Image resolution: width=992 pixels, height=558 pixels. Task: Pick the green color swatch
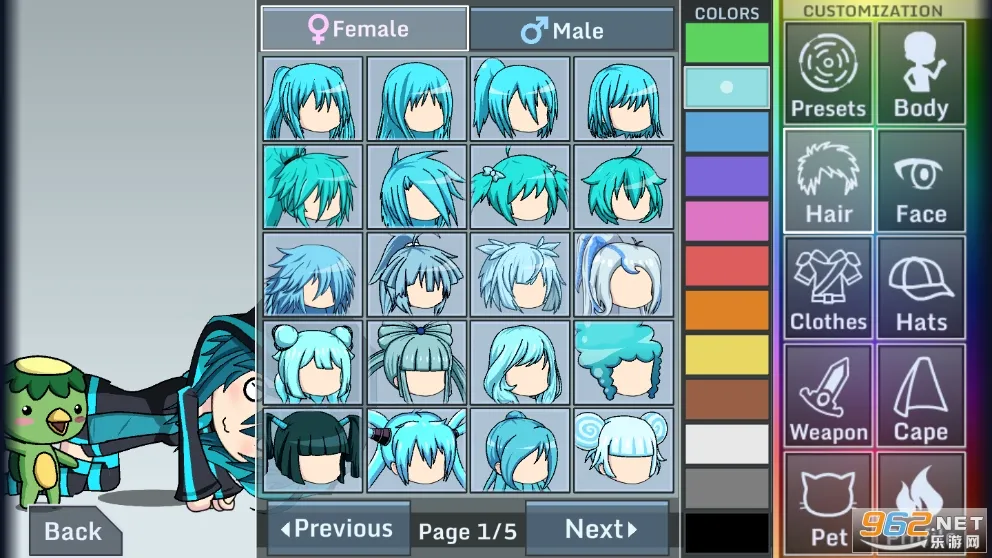(727, 43)
